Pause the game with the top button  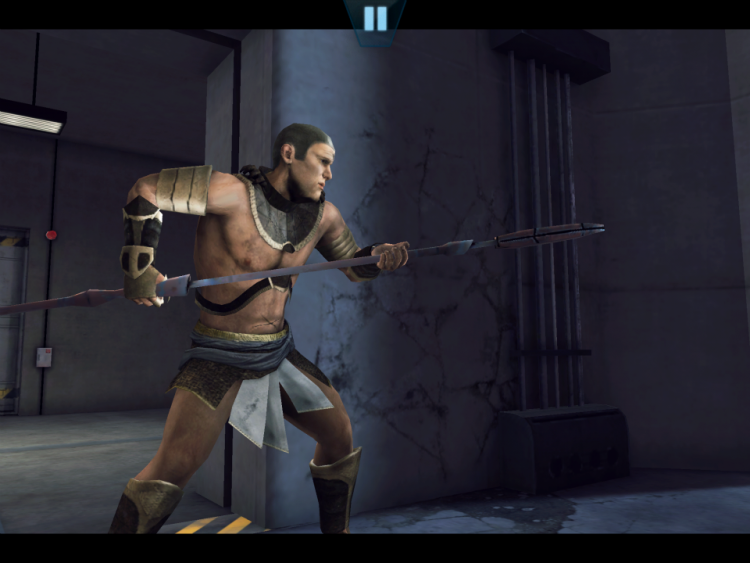coord(375,18)
